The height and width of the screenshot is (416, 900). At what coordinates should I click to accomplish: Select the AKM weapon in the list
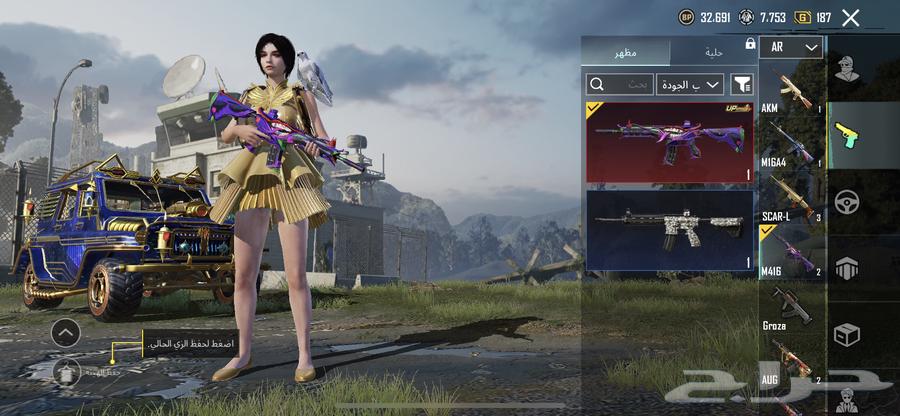tap(791, 91)
